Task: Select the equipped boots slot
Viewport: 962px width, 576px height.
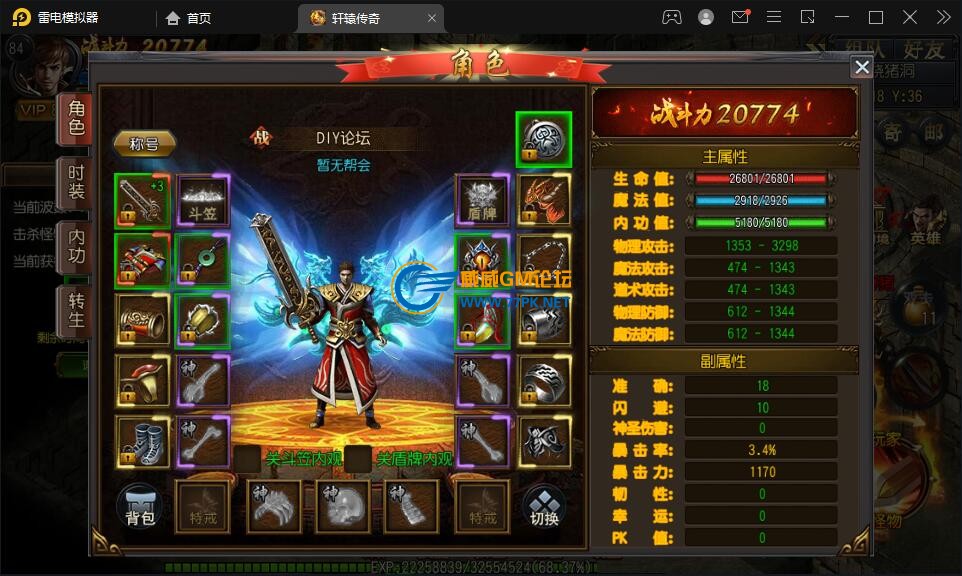Action: 141,441
